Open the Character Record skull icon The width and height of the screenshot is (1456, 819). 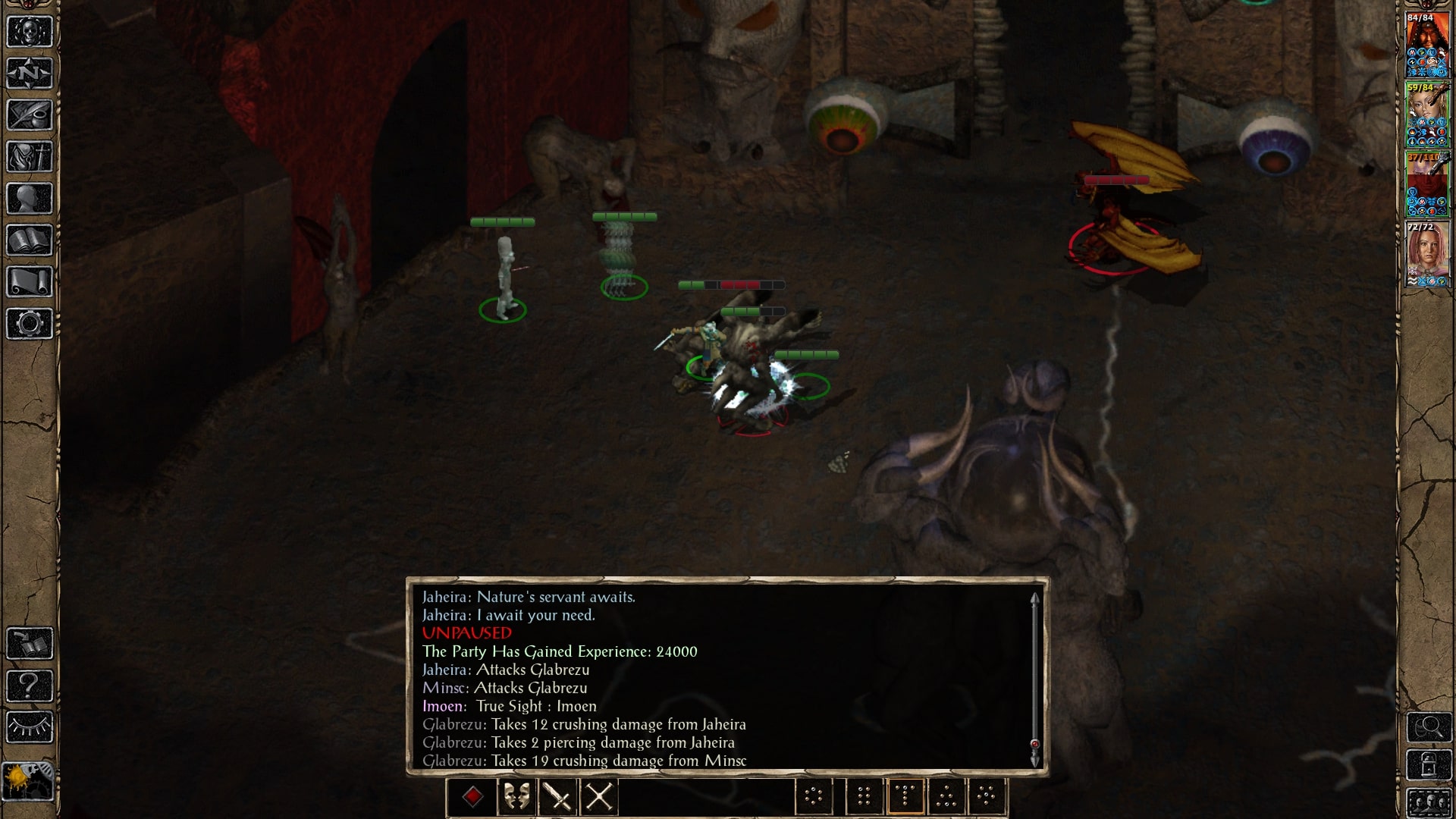pyautogui.click(x=29, y=30)
